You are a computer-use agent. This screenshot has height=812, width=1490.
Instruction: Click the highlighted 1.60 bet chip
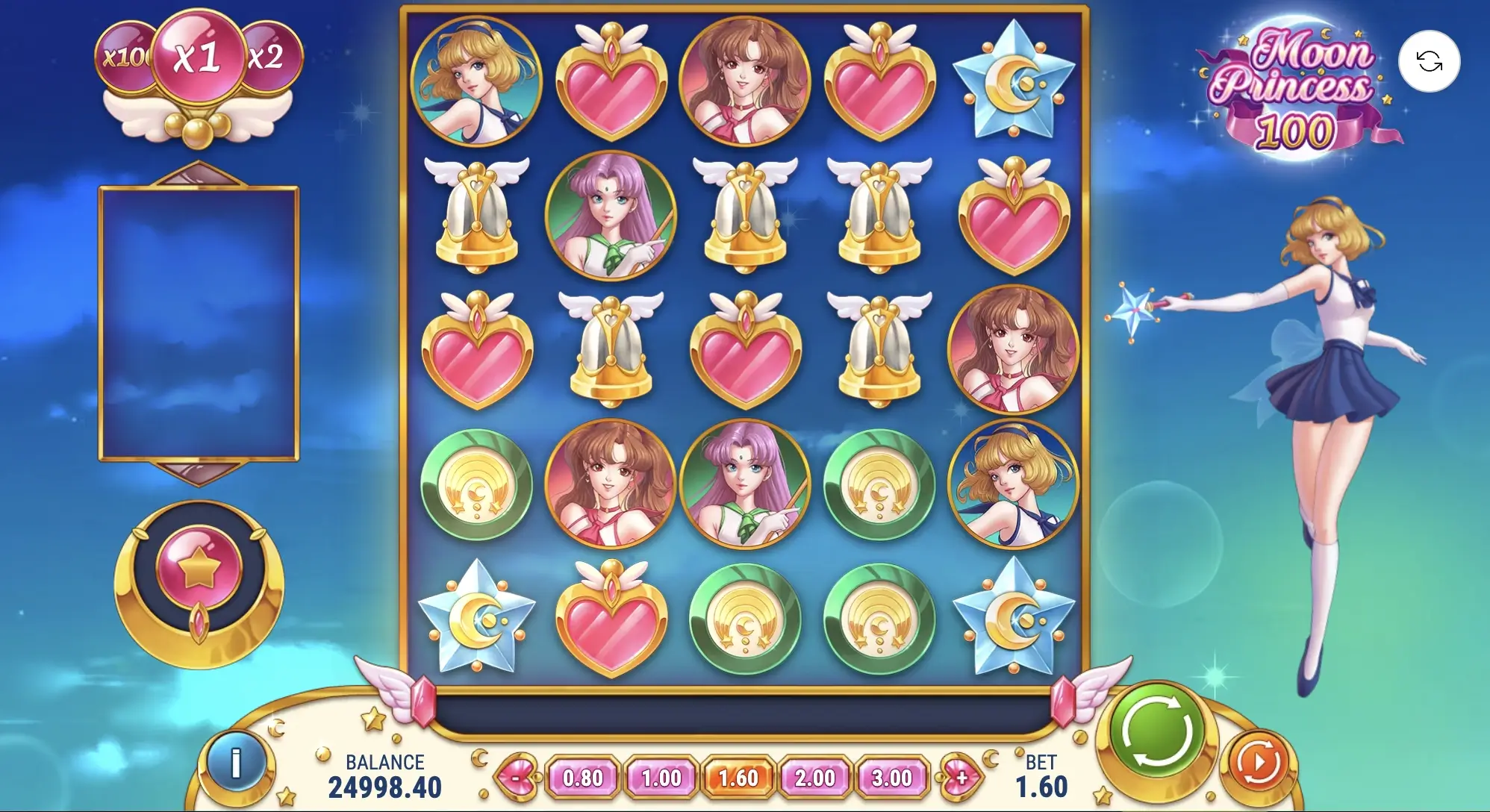(738, 777)
